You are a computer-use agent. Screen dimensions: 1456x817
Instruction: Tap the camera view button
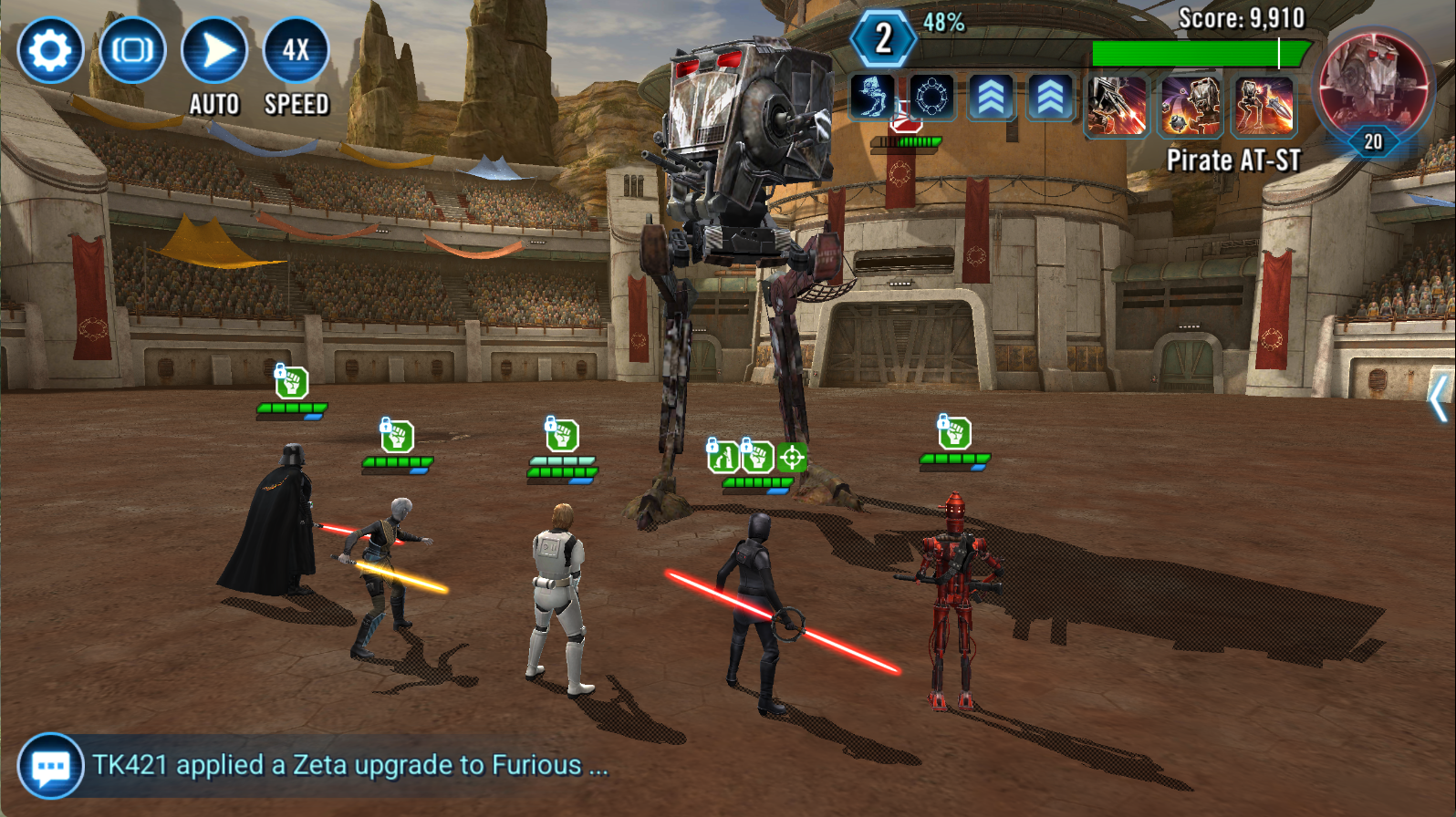[132, 50]
